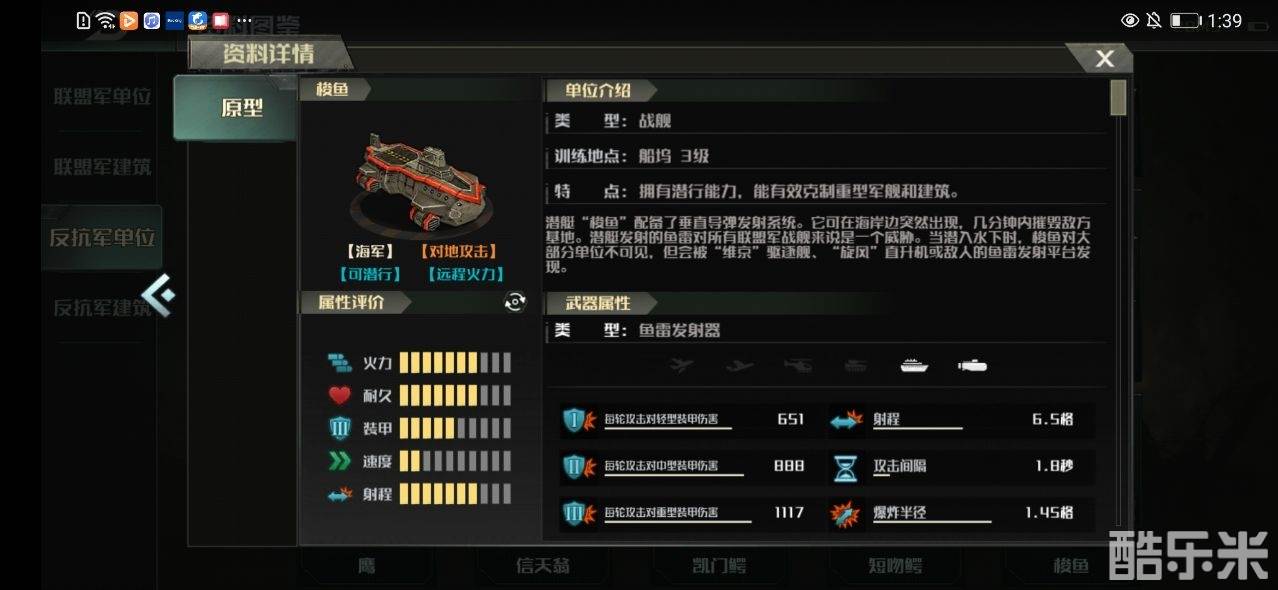The image size is (1278, 590).
Task: Choose the 凯门鳄 unit entry
Action: click(718, 566)
